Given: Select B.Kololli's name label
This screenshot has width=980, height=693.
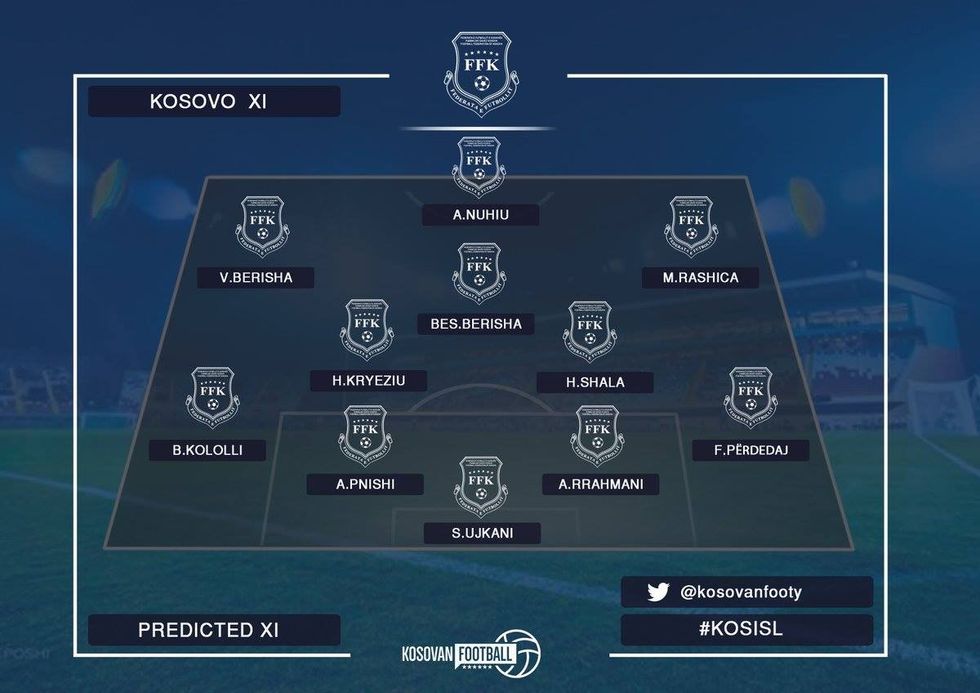Looking at the screenshot, I should [209, 450].
